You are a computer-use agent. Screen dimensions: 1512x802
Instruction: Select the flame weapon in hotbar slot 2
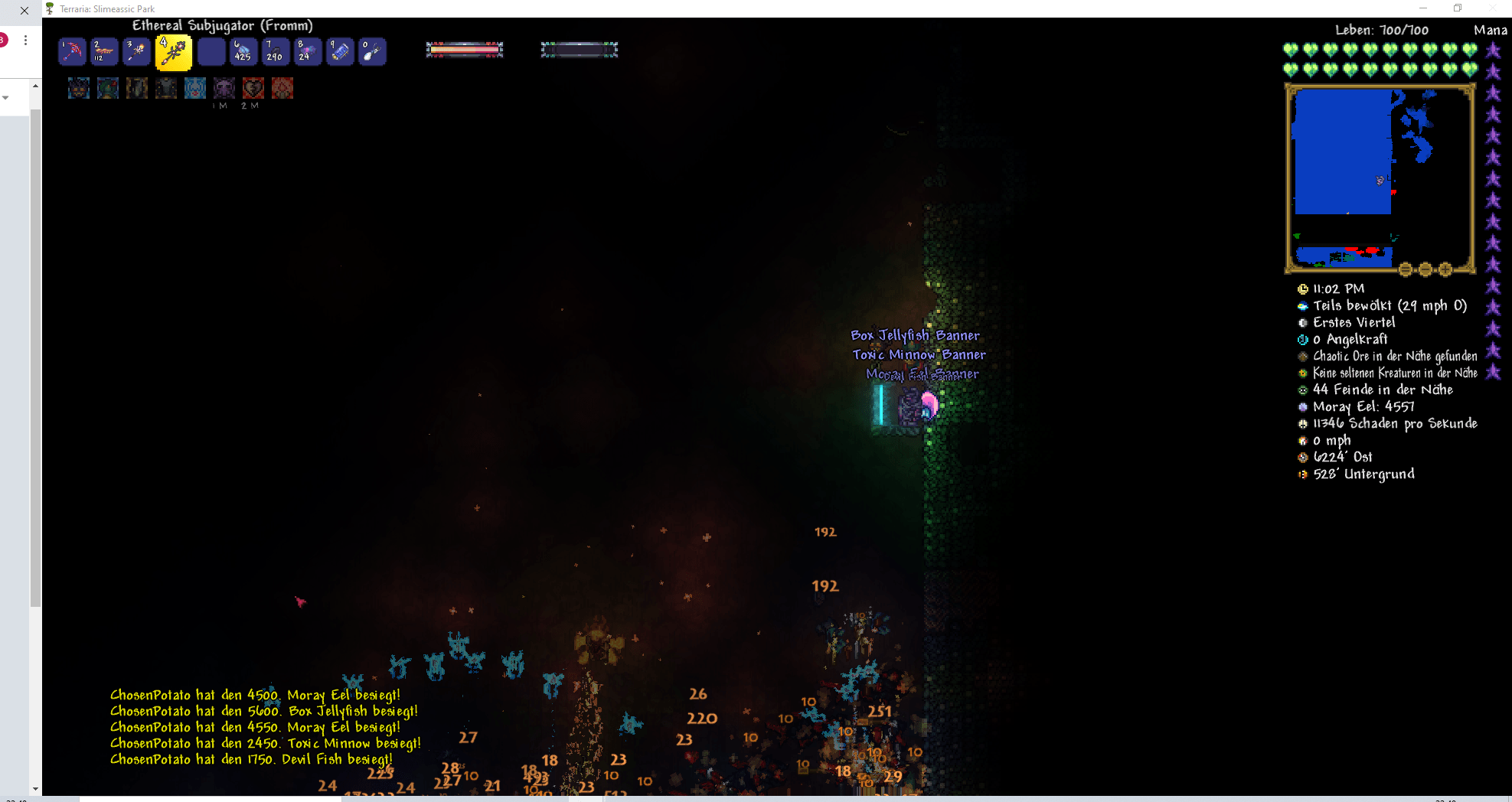[104, 51]
